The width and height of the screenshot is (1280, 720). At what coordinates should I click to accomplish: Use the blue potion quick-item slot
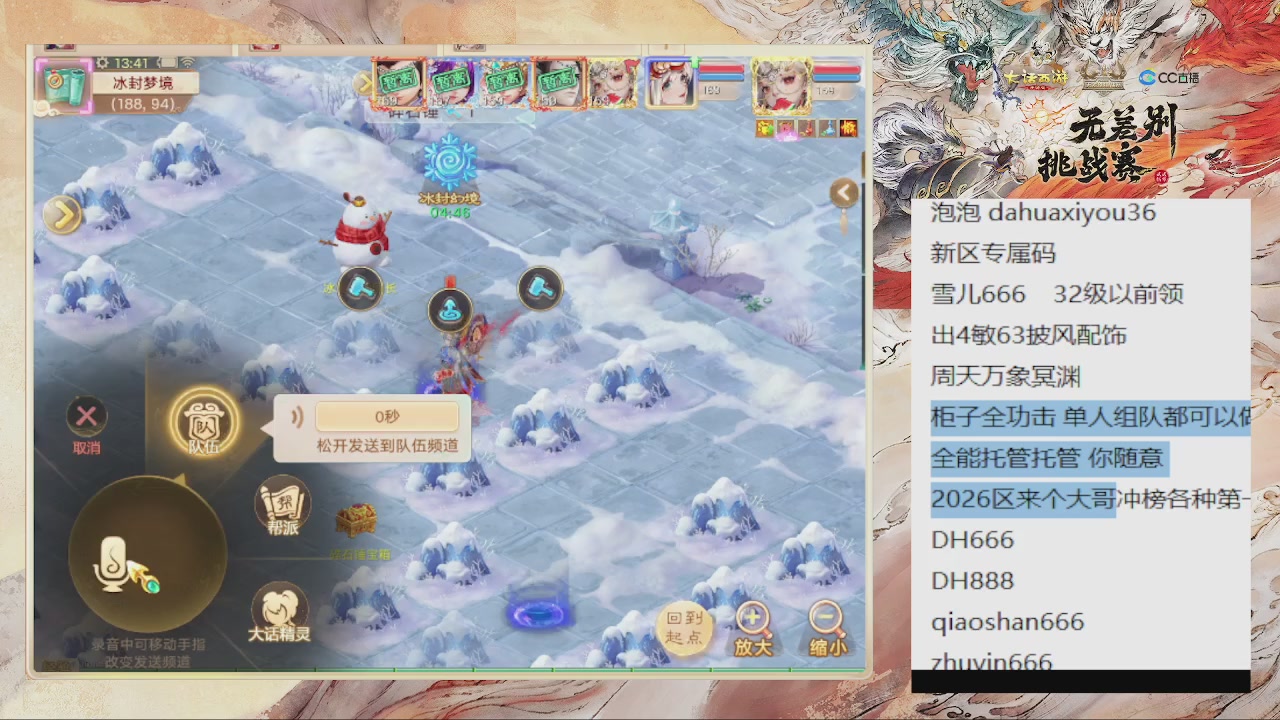click(829, 127)
